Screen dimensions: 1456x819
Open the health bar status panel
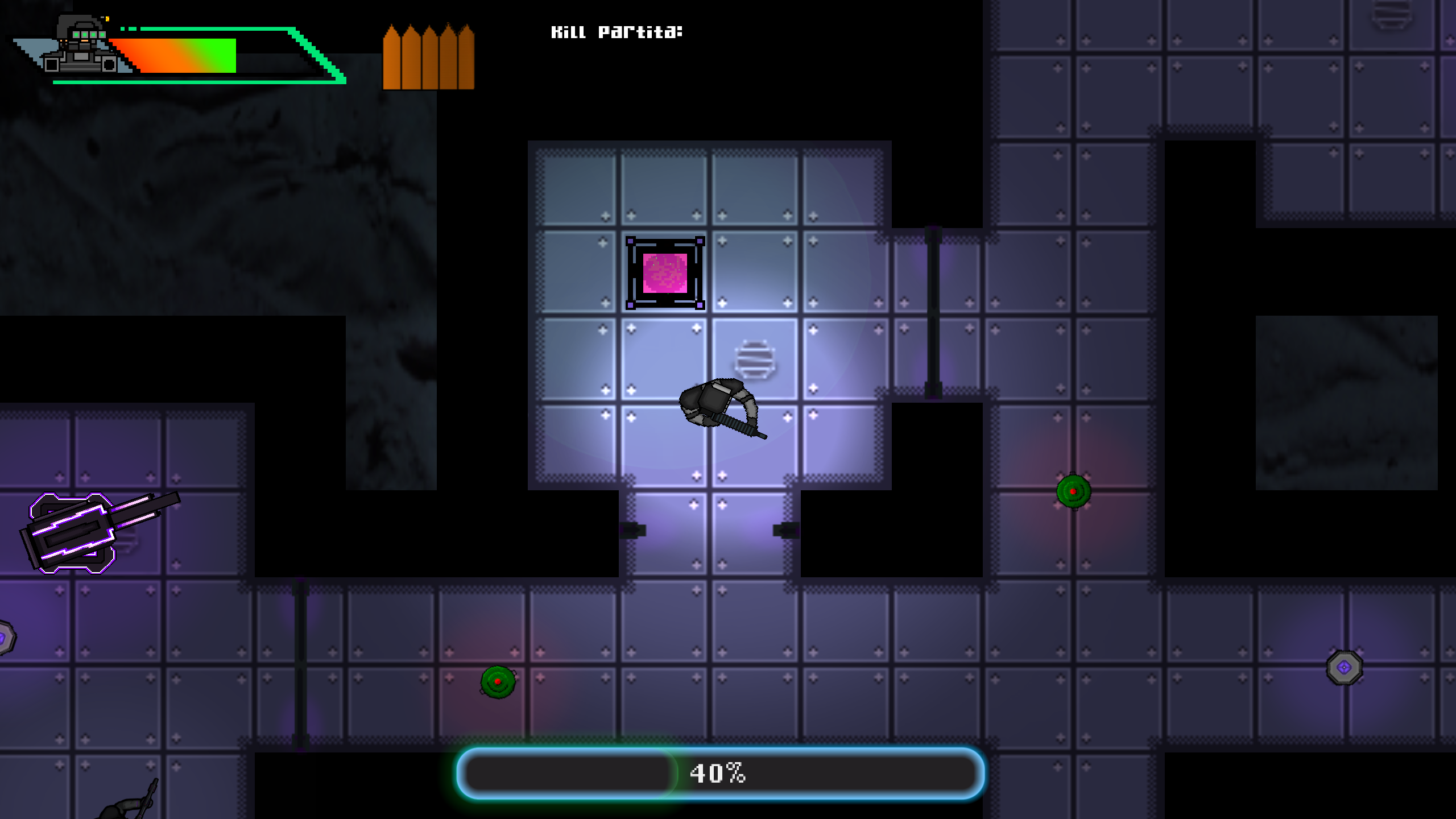(x=199, y=57)
